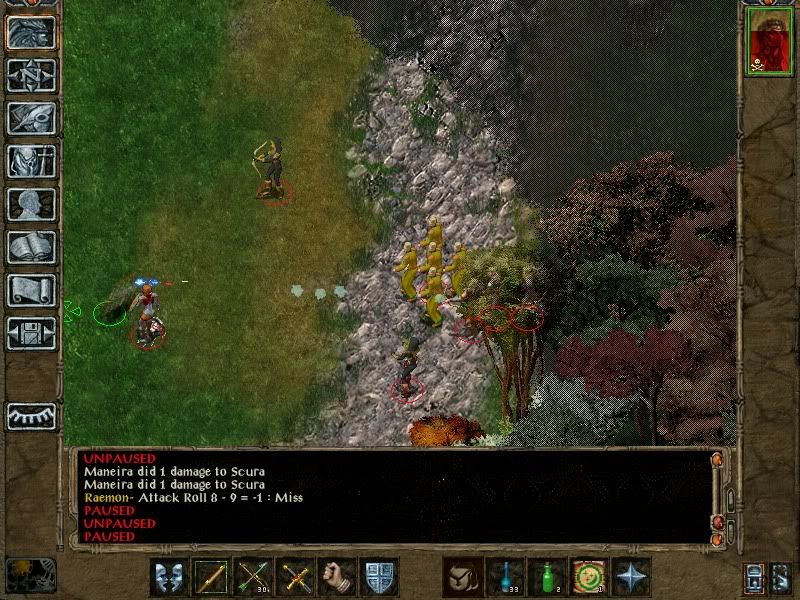Screen dimensions: 800x600
Task: Equip the staff weapon slot
Action: click(211, 577)
